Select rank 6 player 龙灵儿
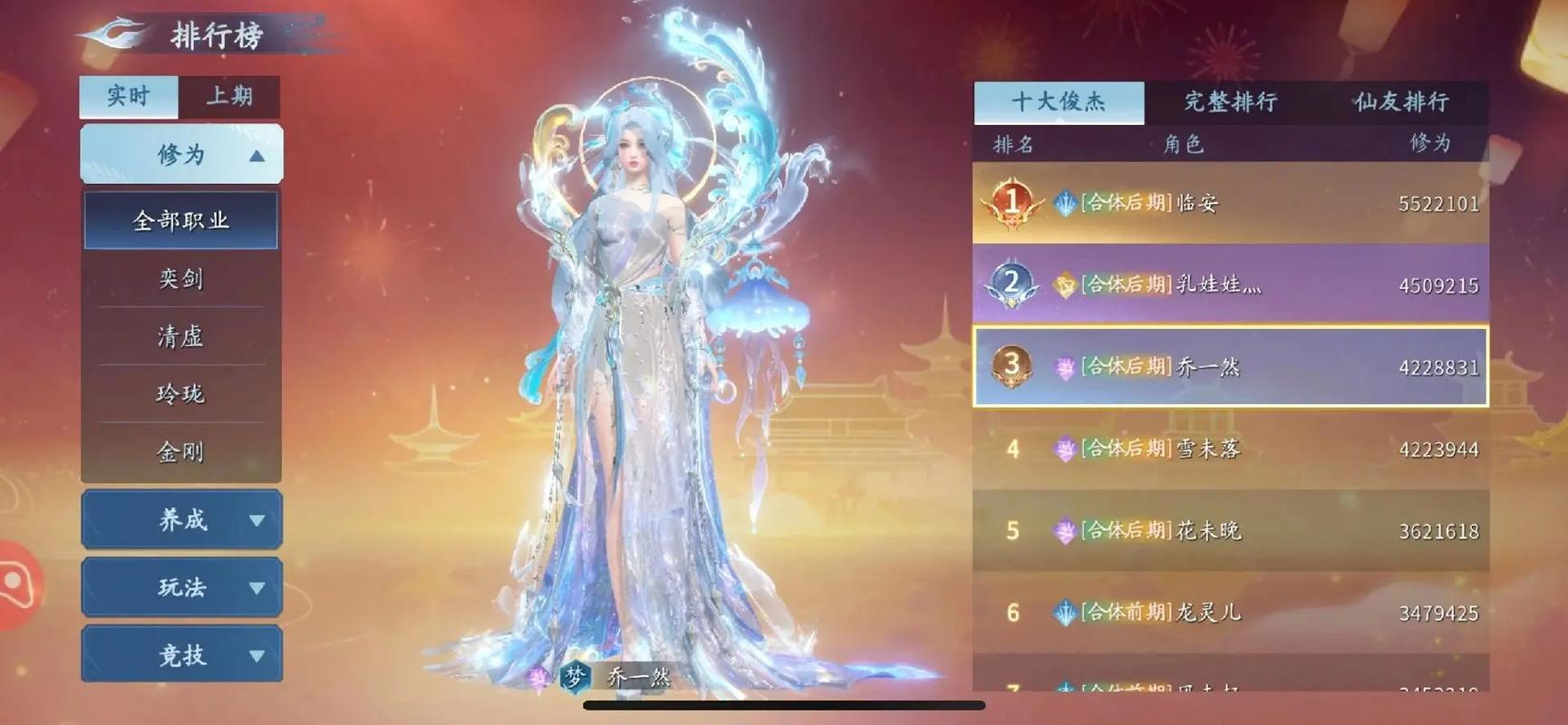1568x725 pixels. pos(1230,613)
